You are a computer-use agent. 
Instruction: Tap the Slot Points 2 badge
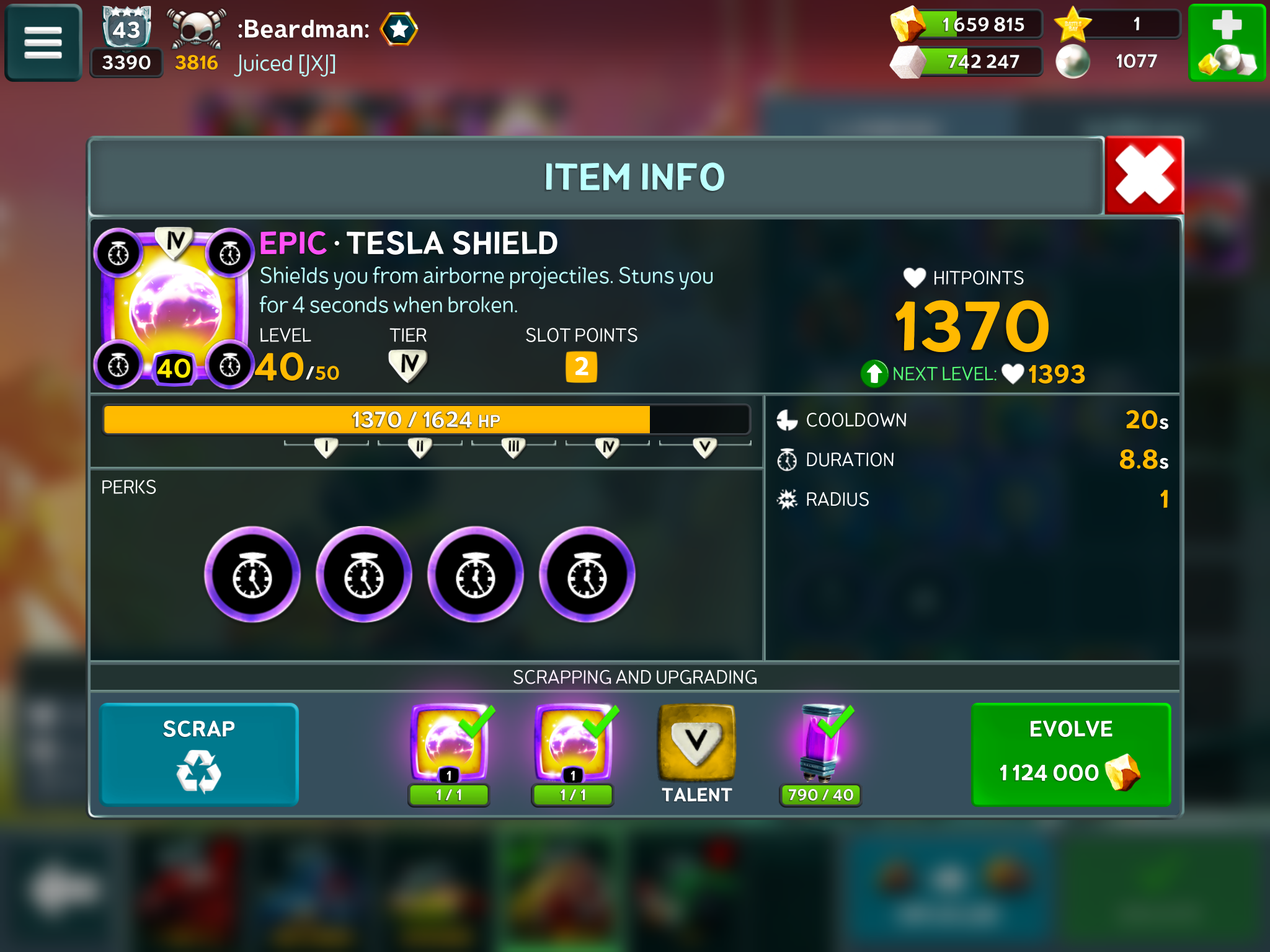click(x=581, y=367)
